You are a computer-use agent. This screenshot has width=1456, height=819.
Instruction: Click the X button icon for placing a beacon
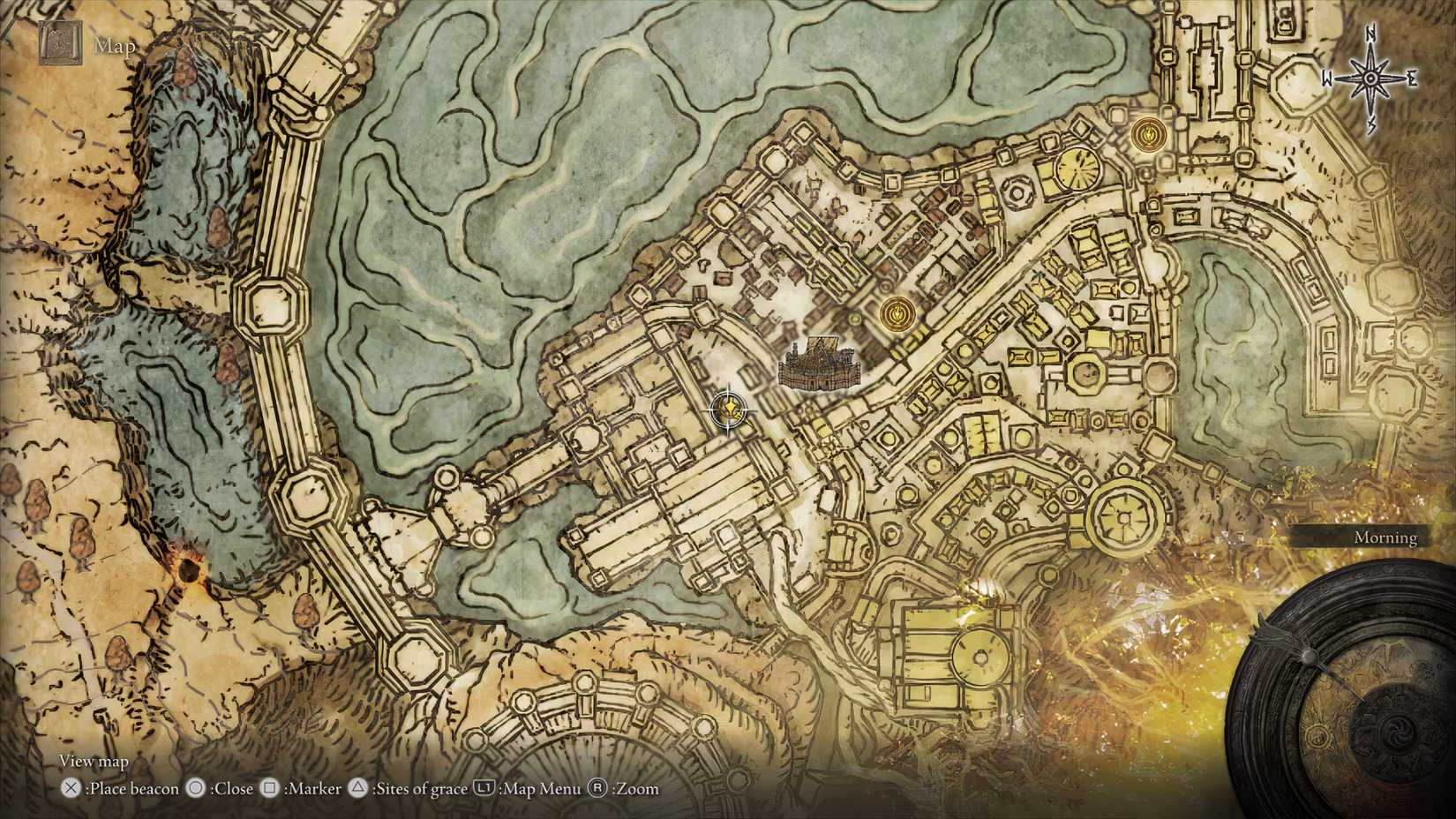(x=69, y=789)
